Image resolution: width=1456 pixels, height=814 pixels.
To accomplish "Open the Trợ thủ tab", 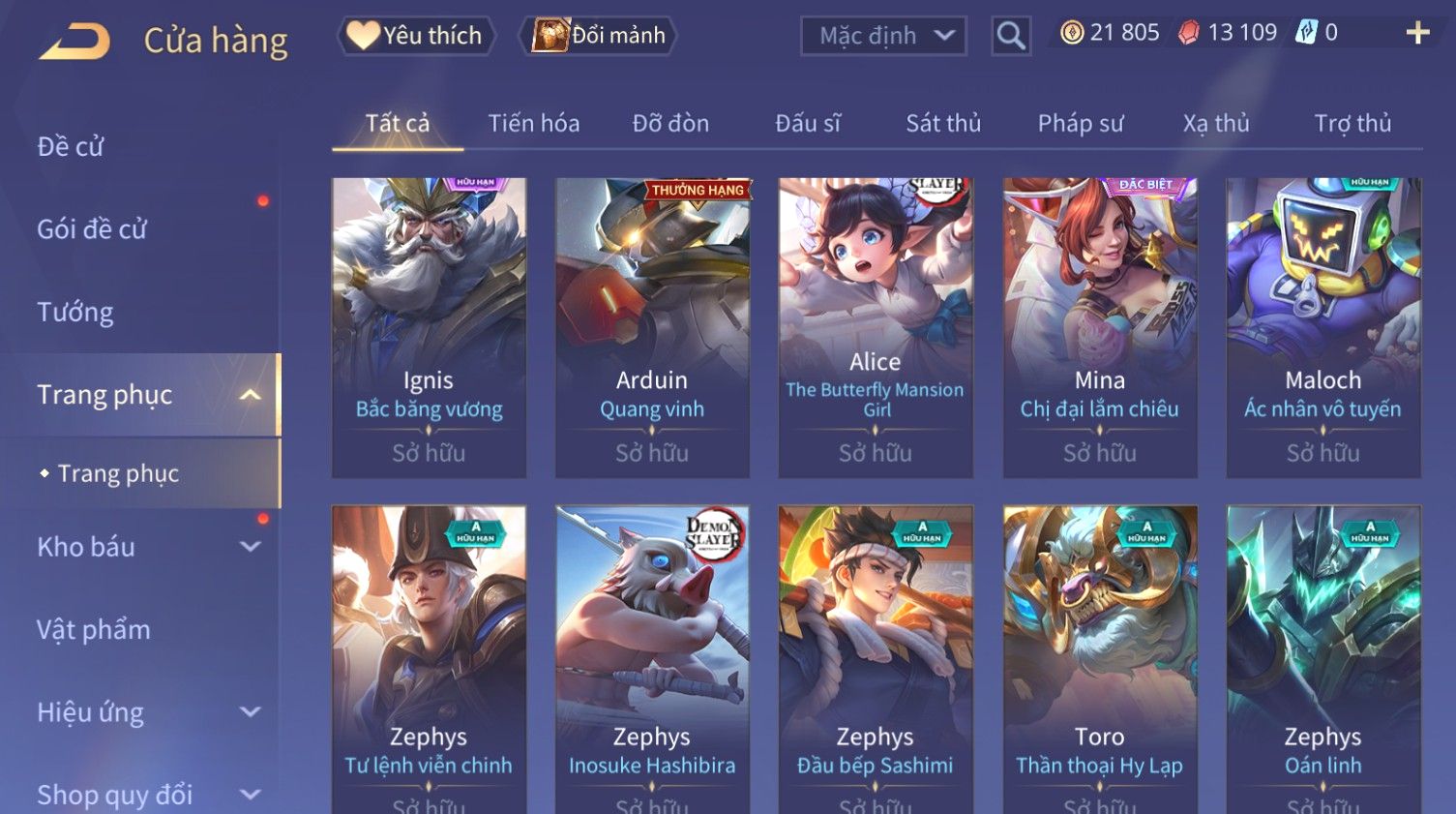I will tap(1352, 124).
